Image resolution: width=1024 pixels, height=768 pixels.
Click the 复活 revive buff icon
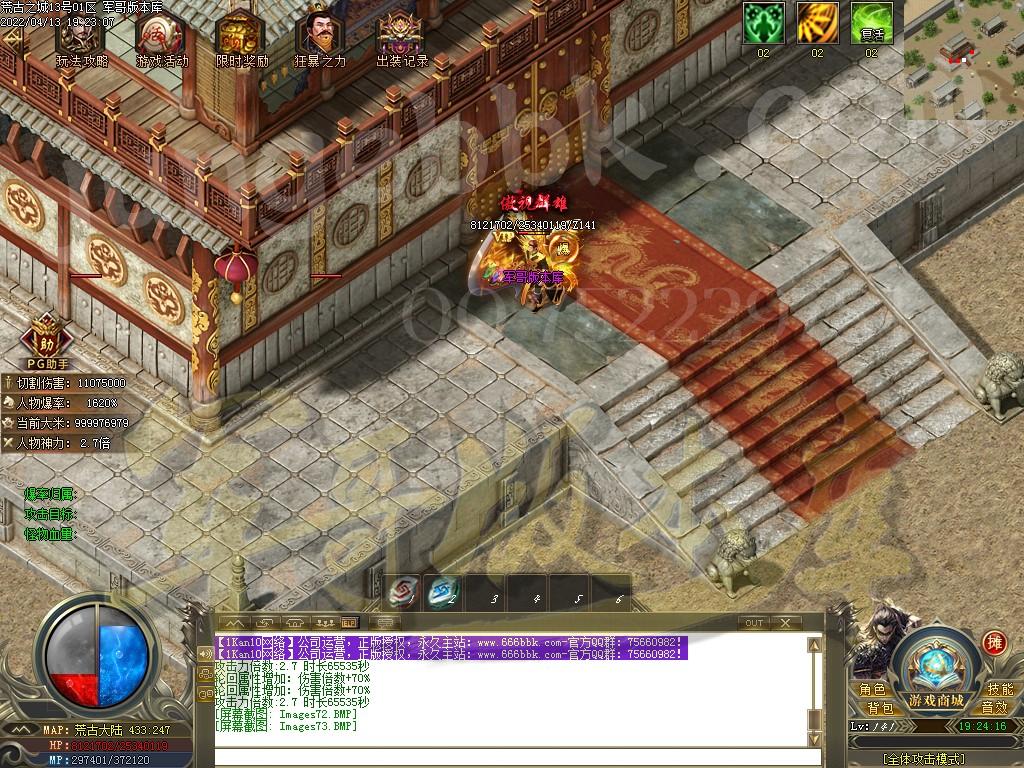[x=871, y=22]
